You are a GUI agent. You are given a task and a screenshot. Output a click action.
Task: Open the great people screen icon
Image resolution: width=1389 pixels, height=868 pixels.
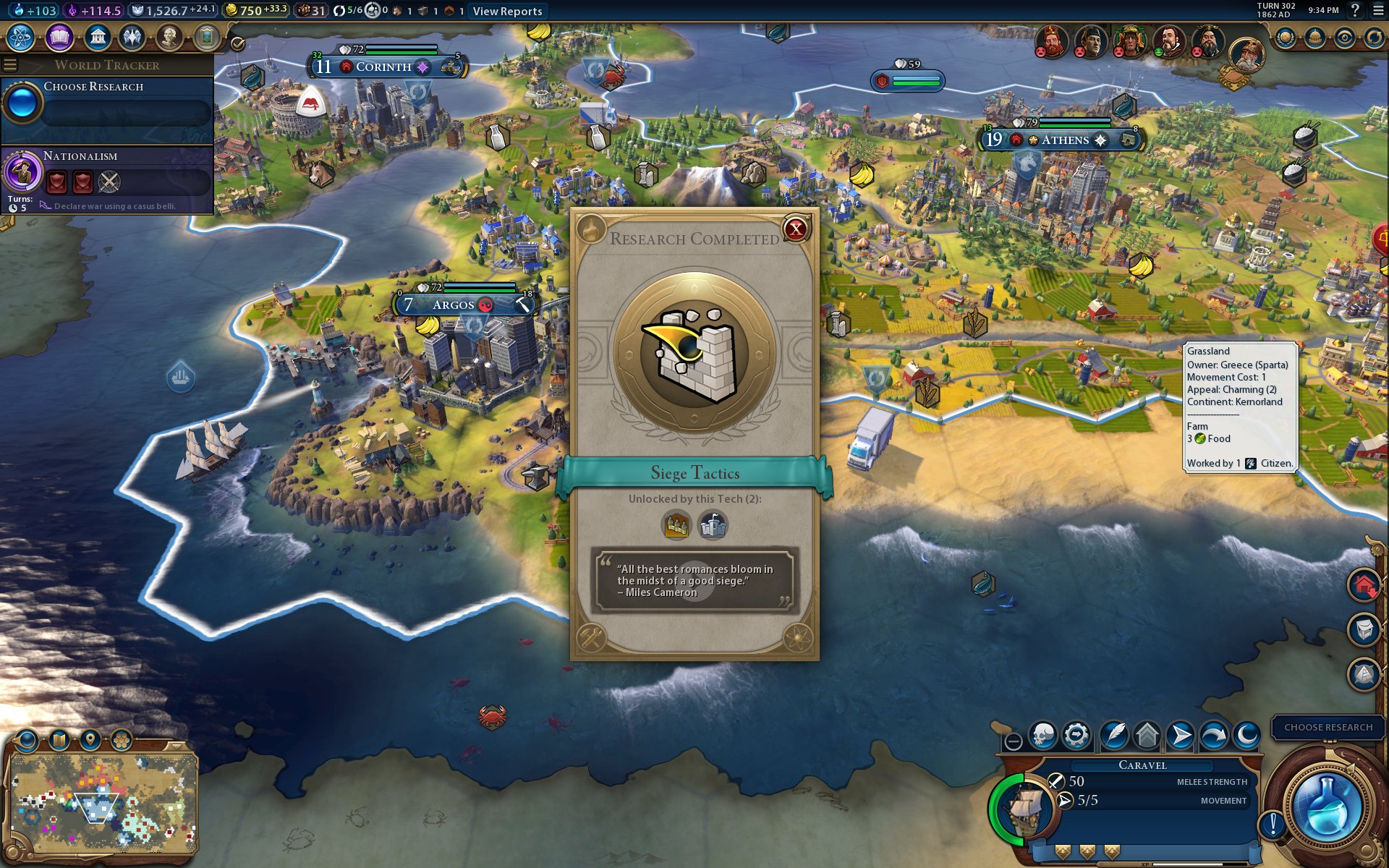click(x=169, y=37)
